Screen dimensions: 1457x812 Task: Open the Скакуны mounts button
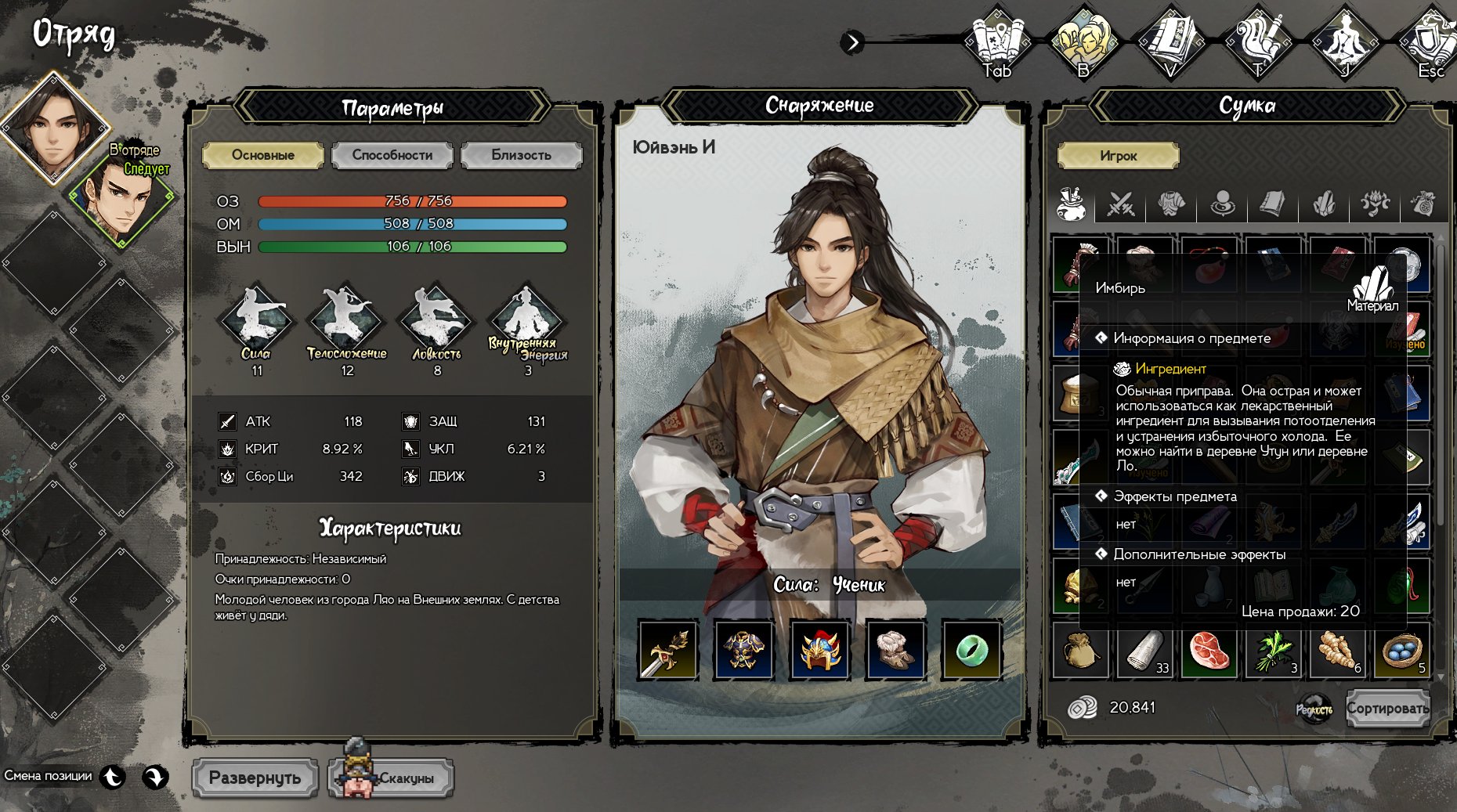pos(392,778)
